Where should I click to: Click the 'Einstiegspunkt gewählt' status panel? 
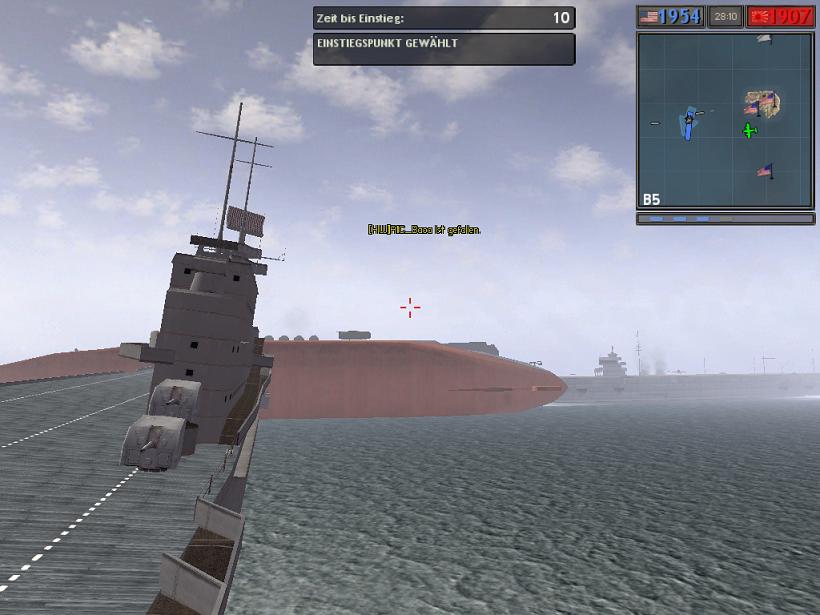click(444, 49)
